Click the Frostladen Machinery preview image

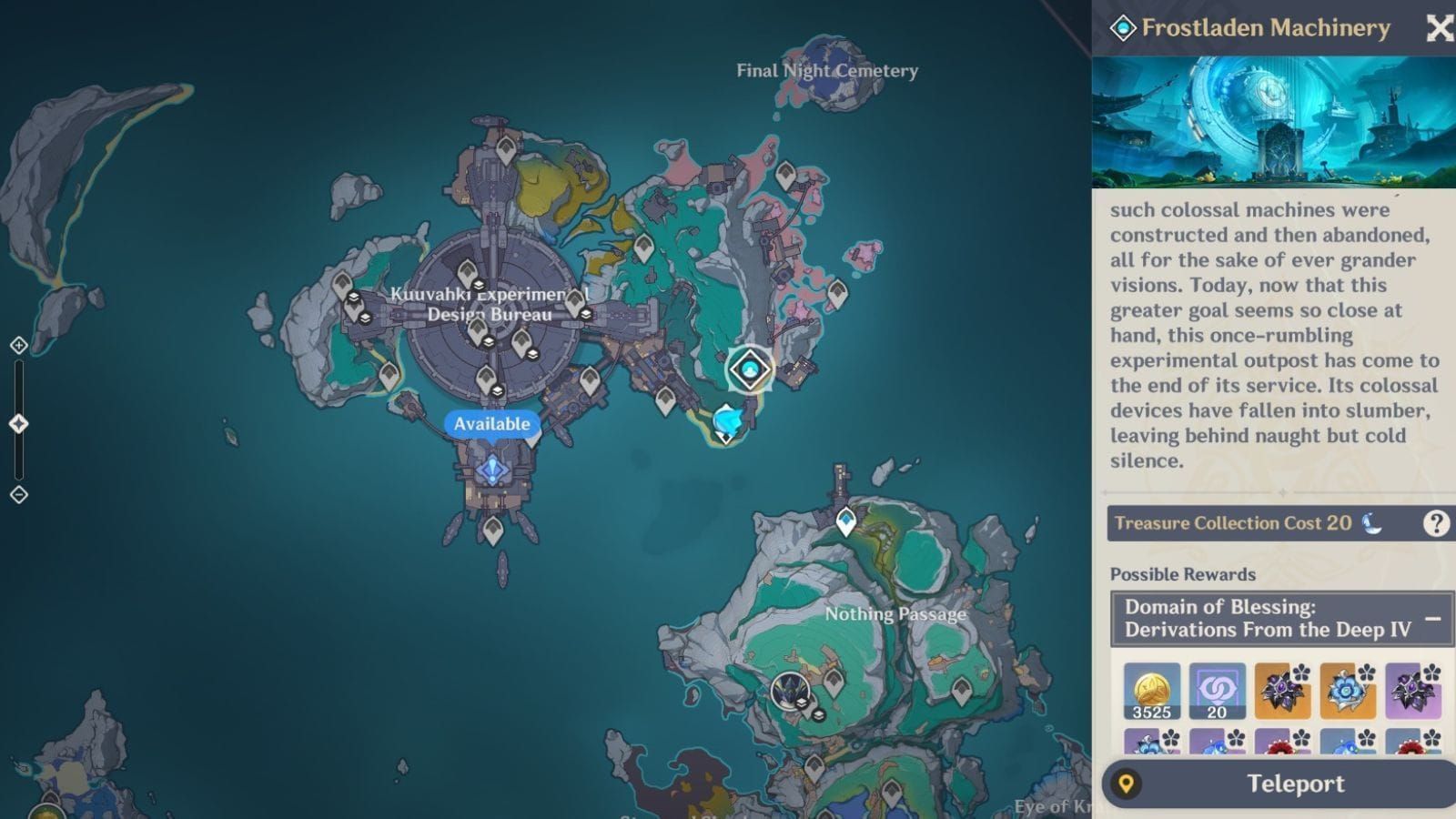click(x=1274, y=121)
